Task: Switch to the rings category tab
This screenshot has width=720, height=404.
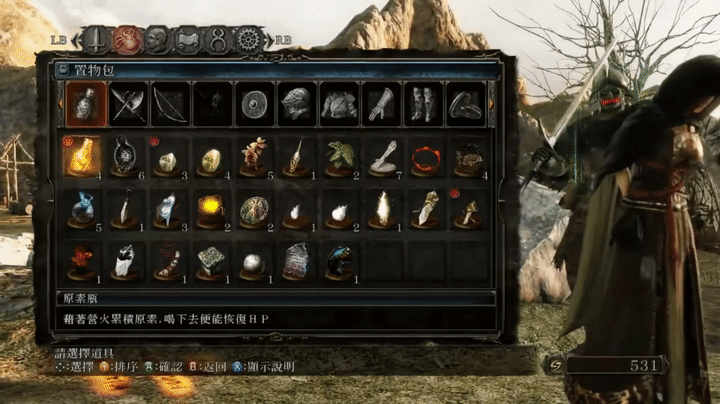Action: point(464,104)
